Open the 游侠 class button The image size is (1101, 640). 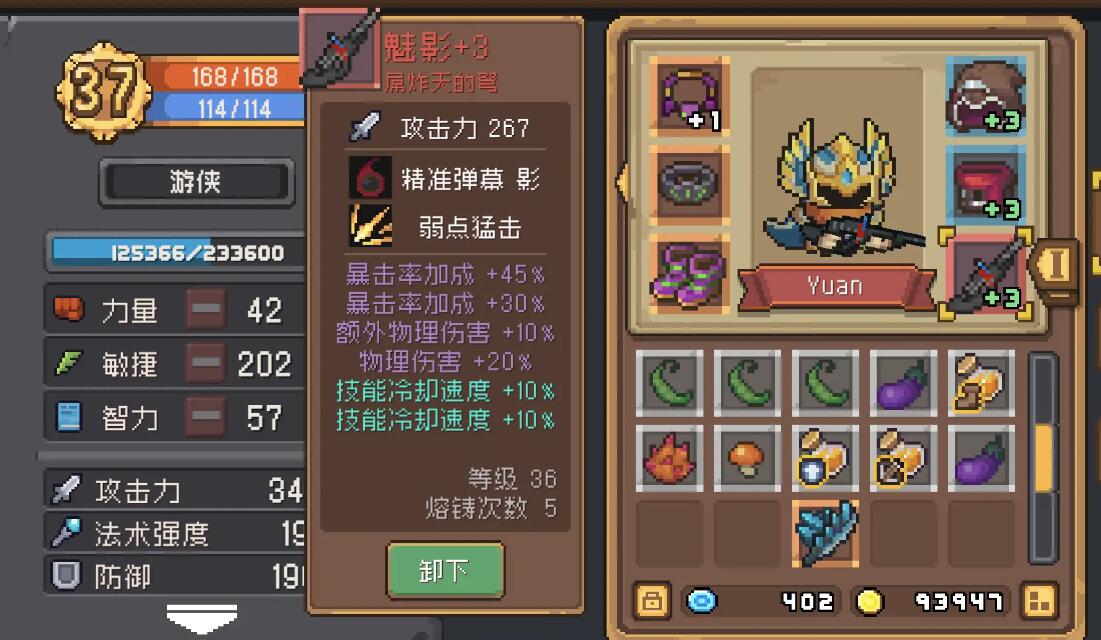(x=196, y=182)
